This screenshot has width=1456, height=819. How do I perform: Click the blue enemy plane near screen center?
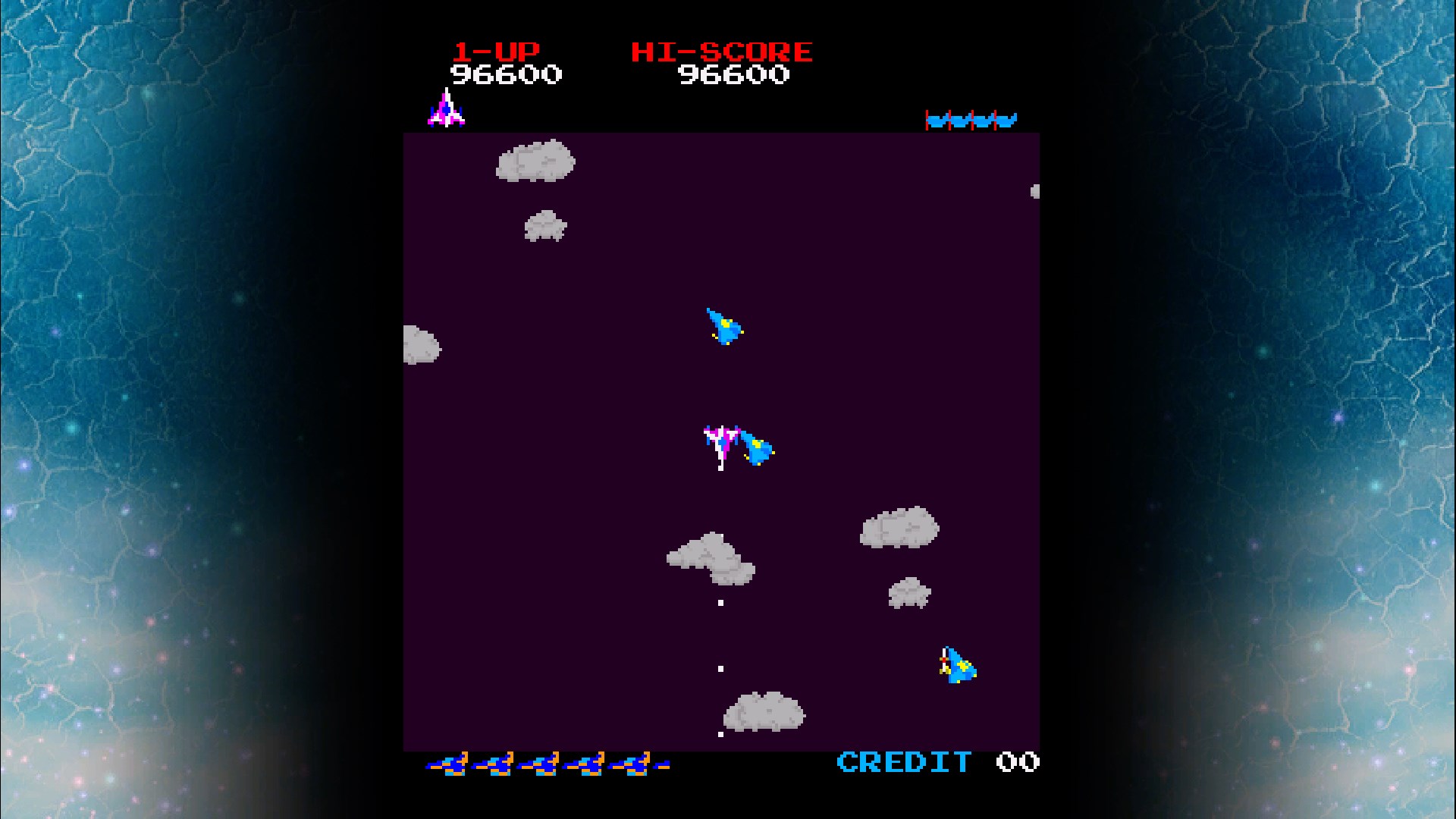pyautogui.click(x=758, y=449)
